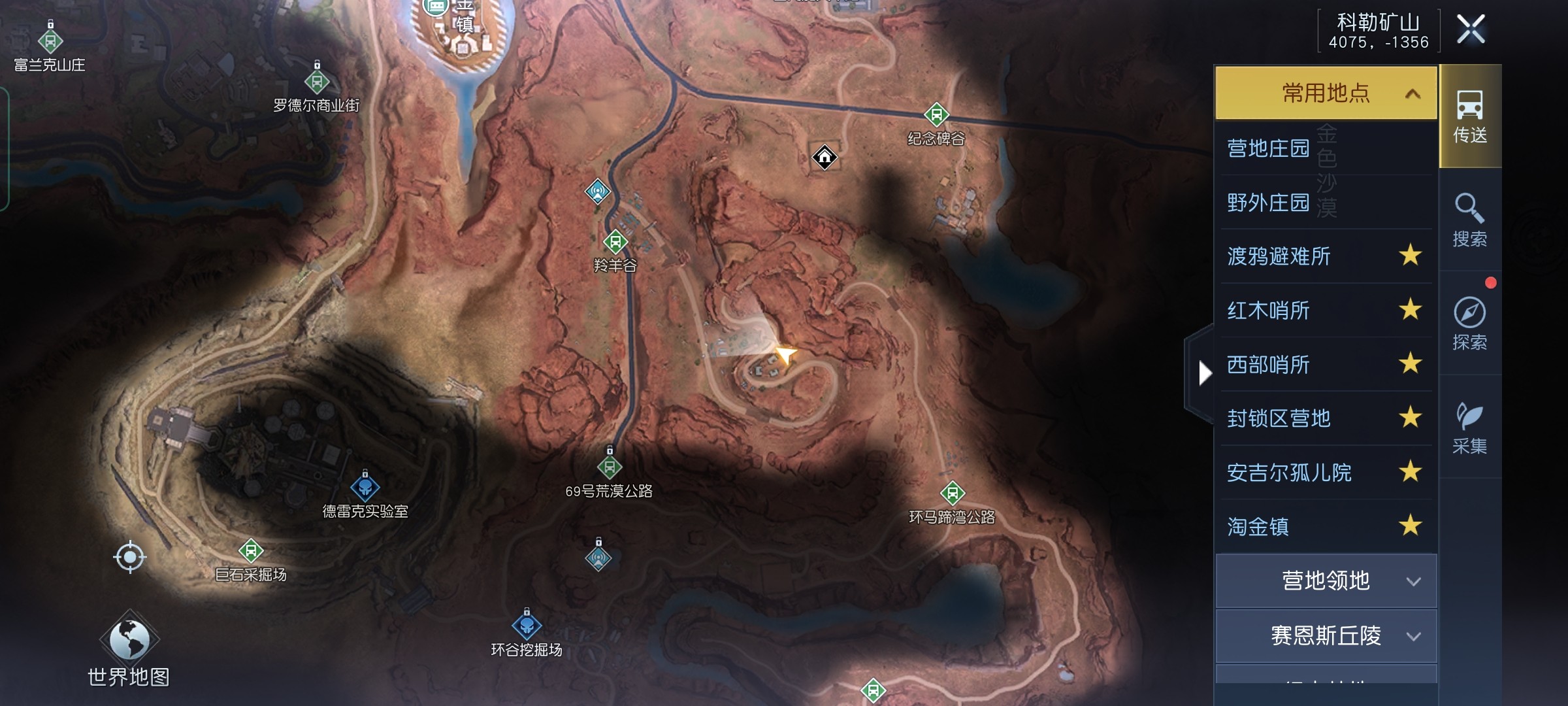The image size is (1568, 706).
Task: Recenter map with the crosshair locate button
Action: (129, 557)
